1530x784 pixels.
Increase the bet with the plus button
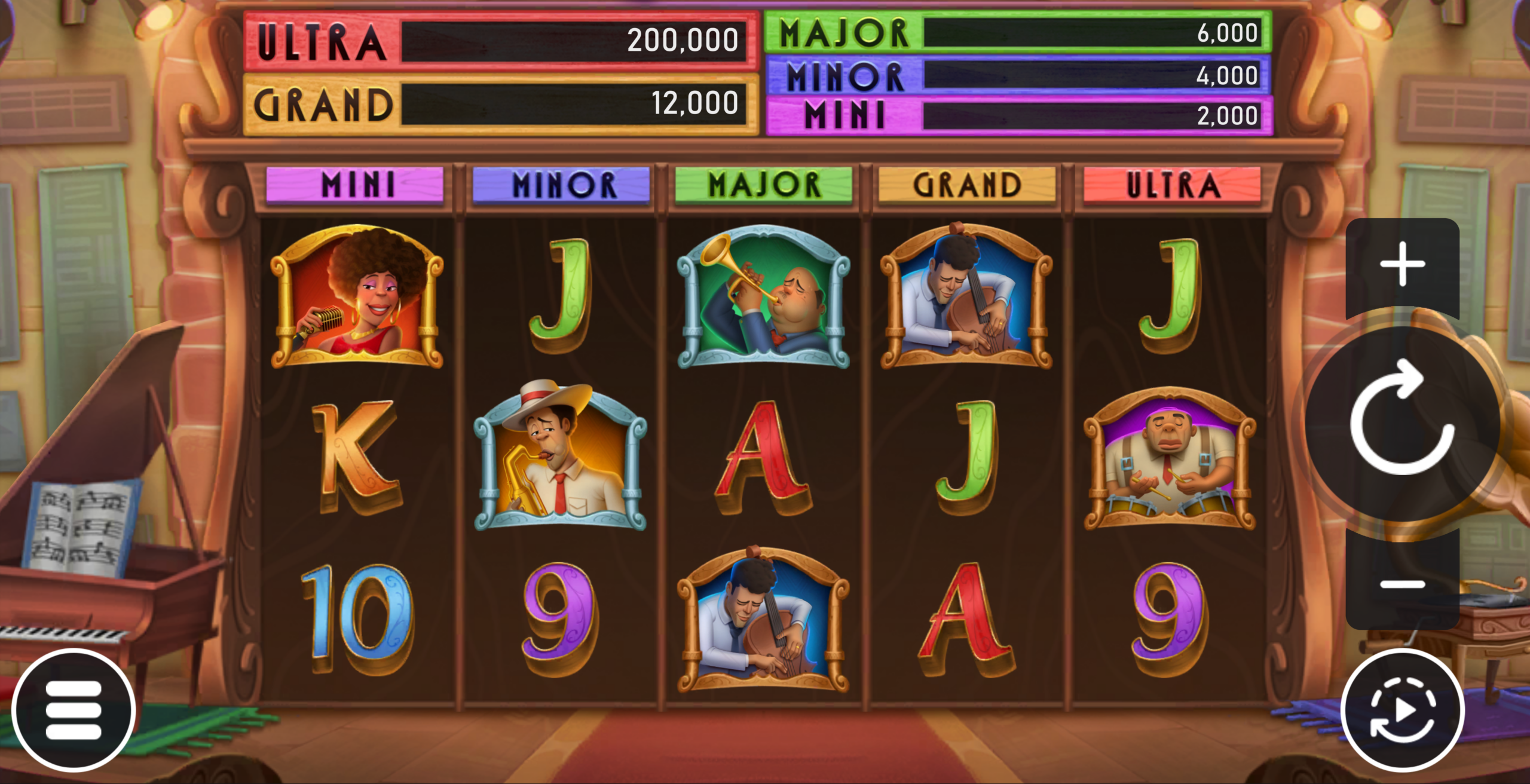(x=1402, y=264)
